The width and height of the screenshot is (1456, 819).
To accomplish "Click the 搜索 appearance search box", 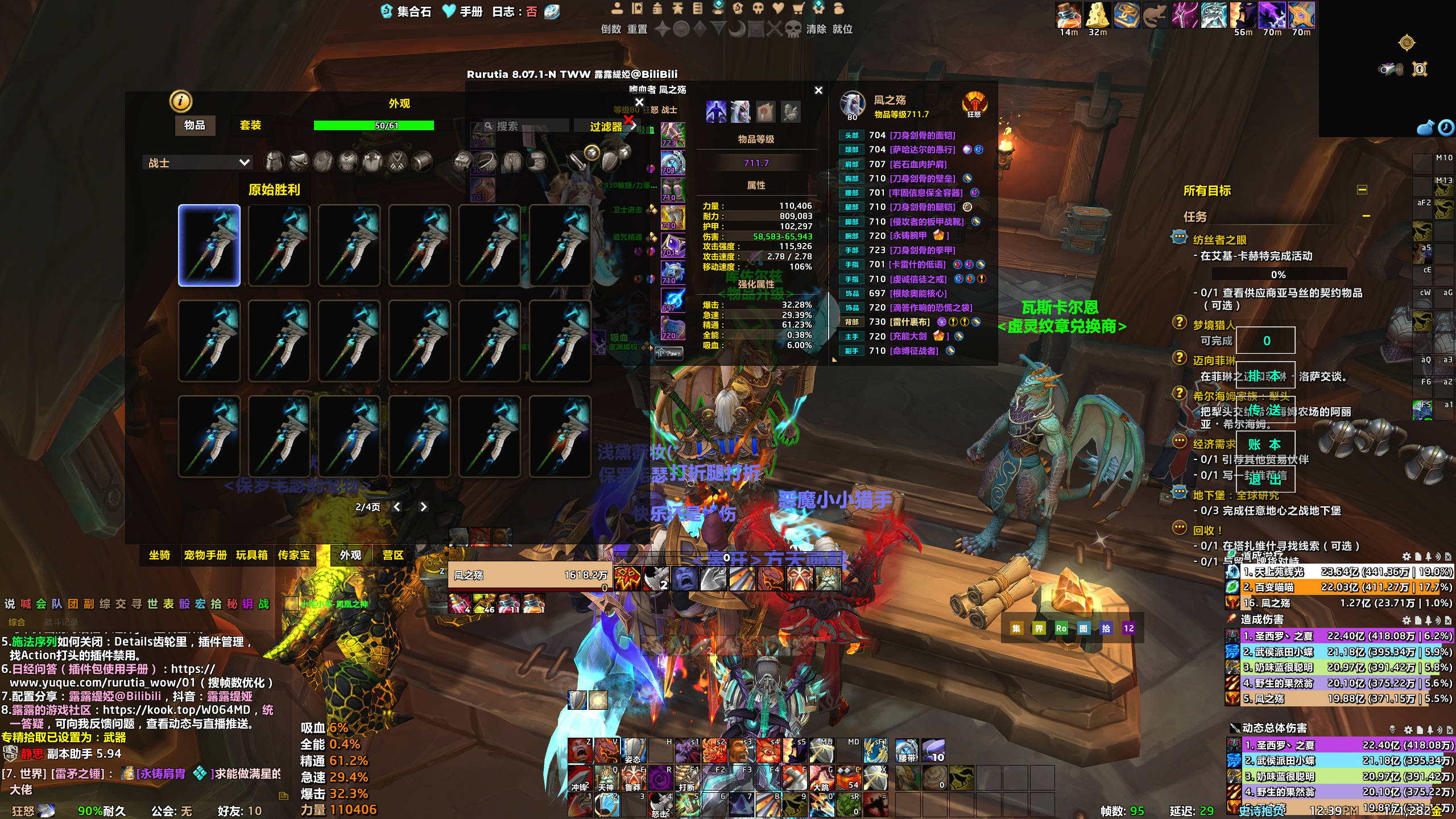I will point(527,126).
